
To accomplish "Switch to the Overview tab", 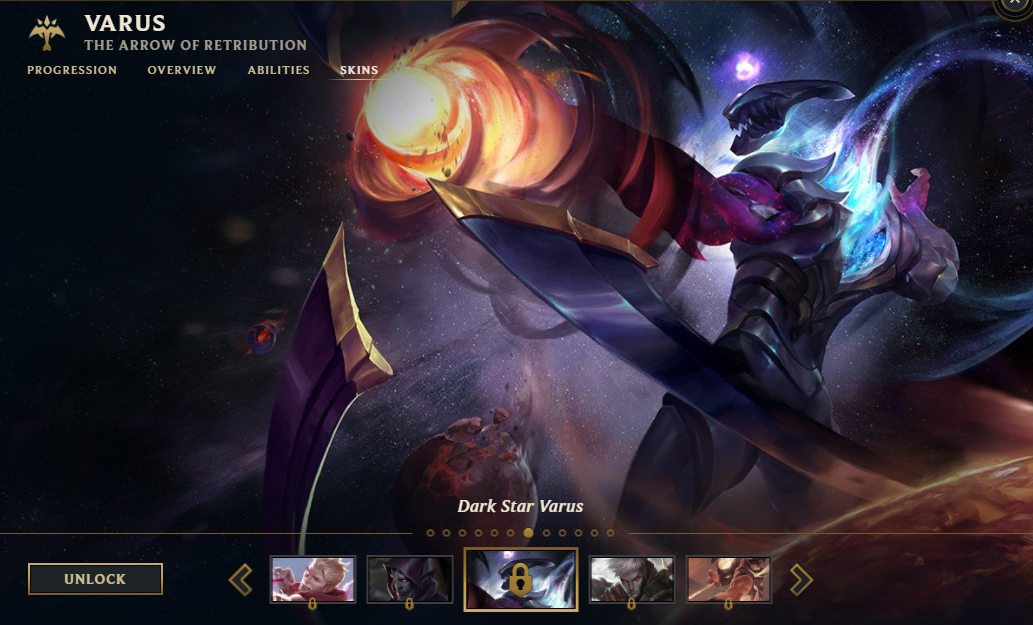I will coord(182,70).
